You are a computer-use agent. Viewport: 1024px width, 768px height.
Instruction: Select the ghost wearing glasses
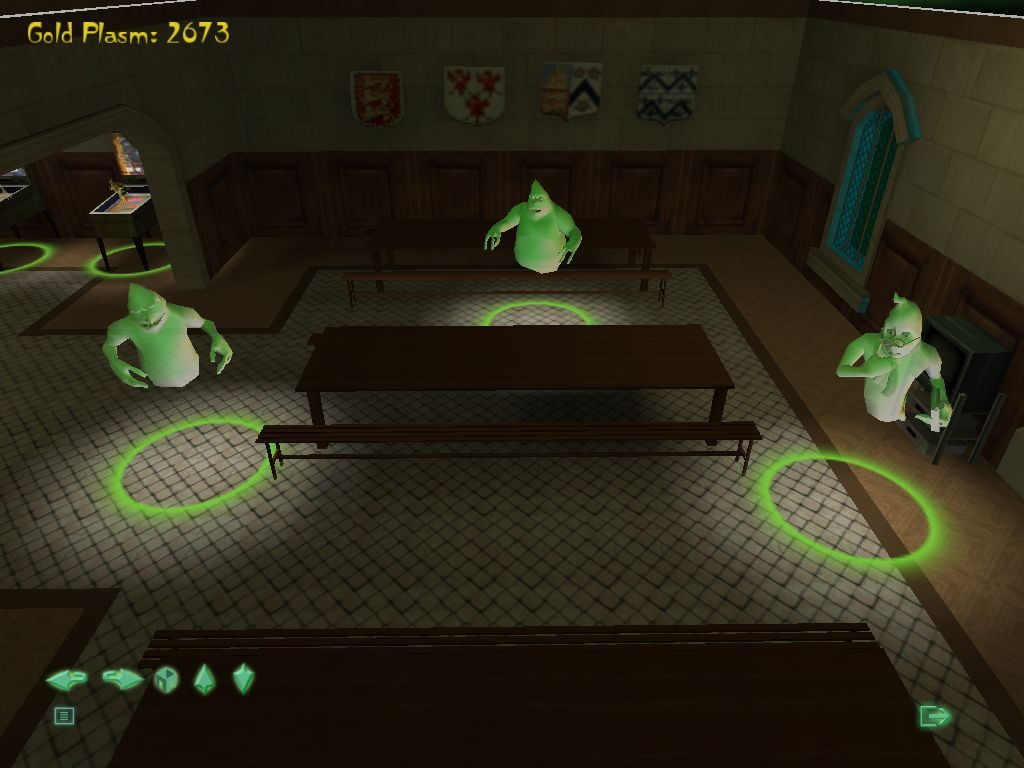point(891,360)
